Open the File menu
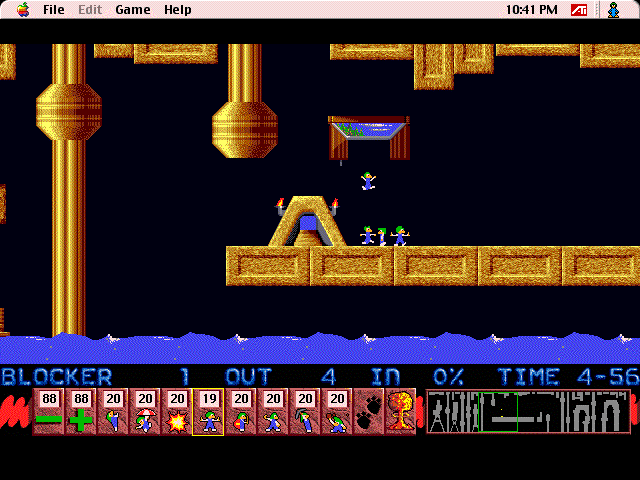 [x=54, y=10]
